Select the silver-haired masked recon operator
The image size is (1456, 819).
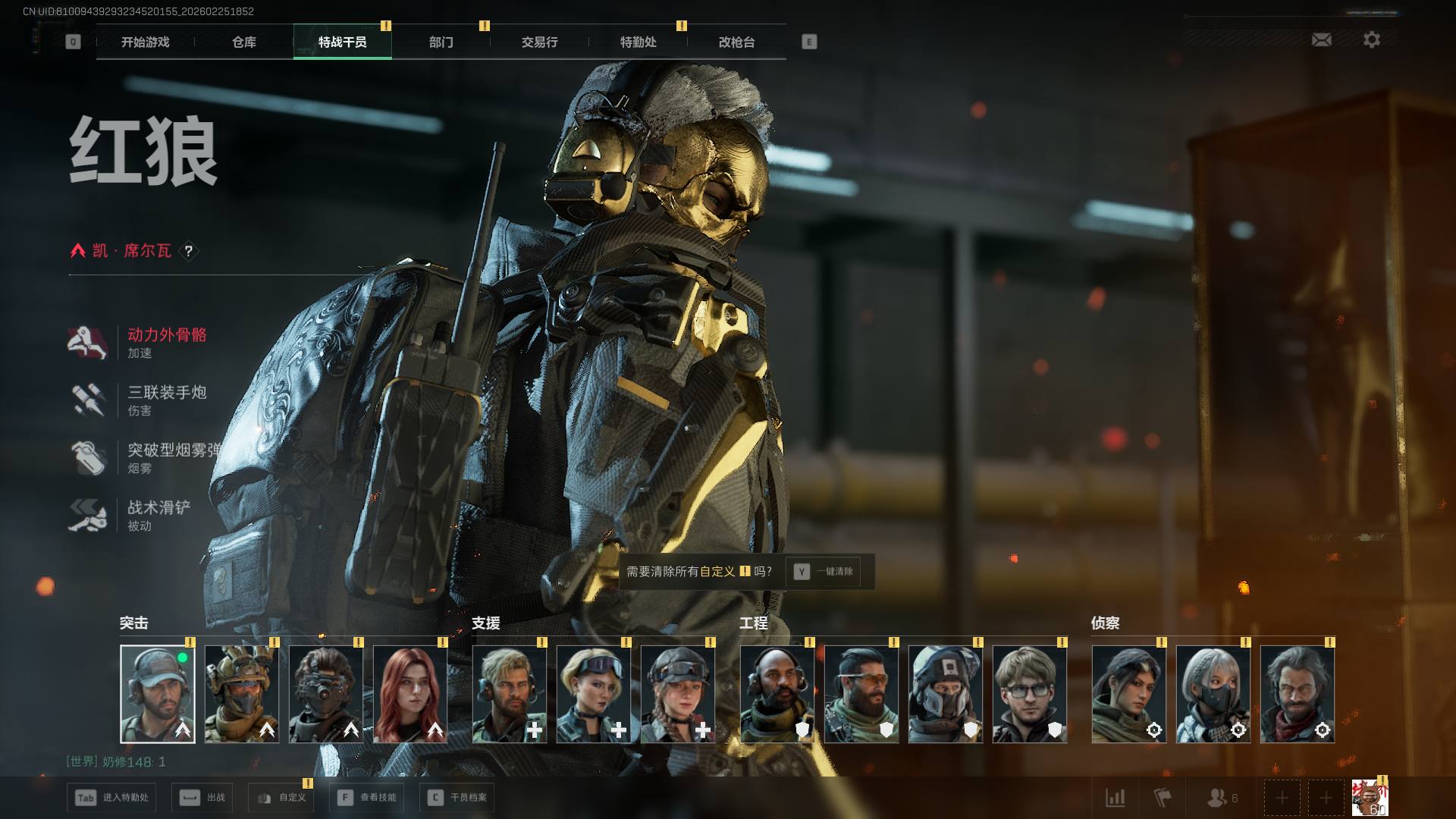(x=1213, y=694)
